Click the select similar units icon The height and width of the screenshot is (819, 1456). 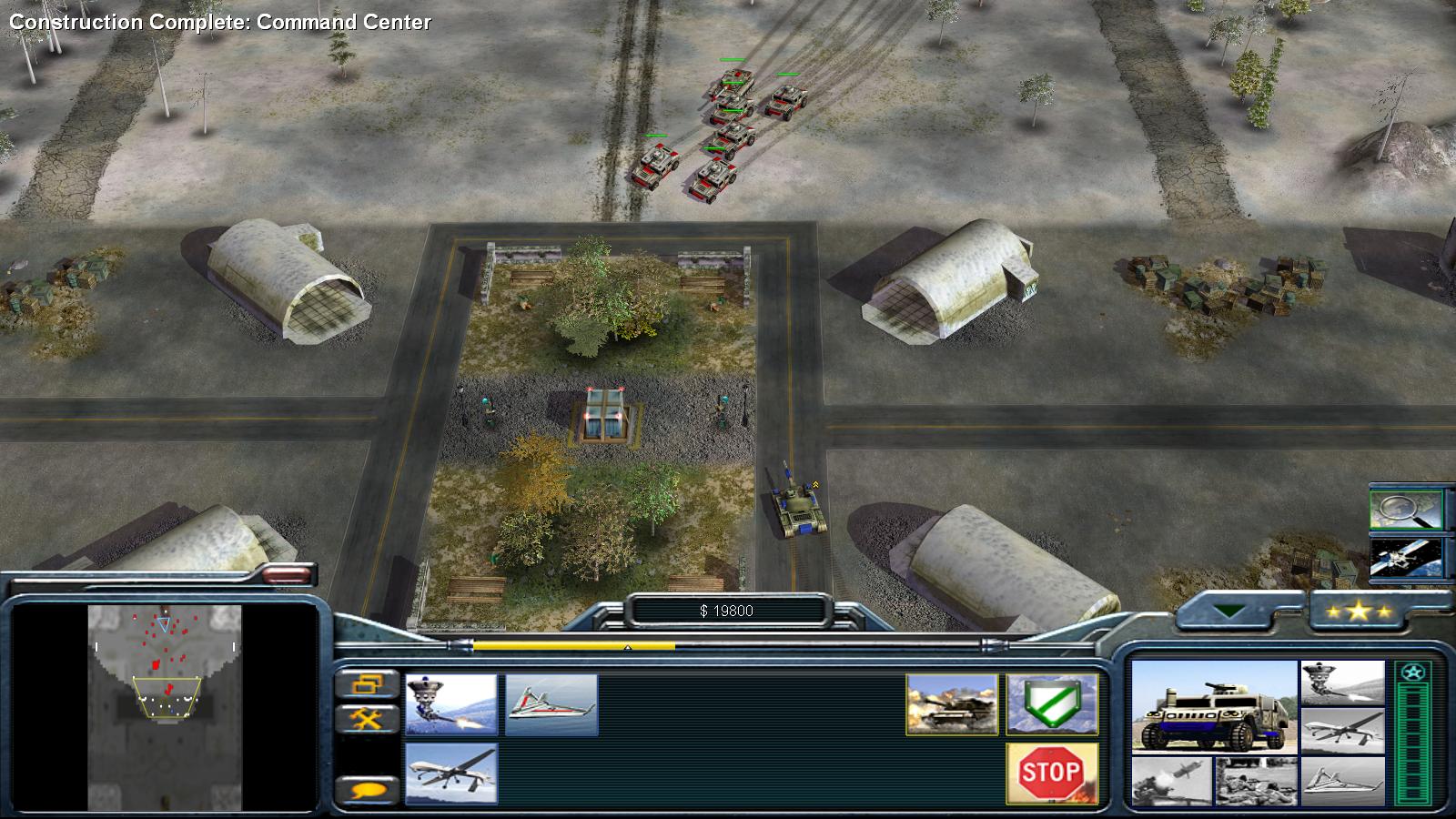pyautogui.click(x=368, y=685)
